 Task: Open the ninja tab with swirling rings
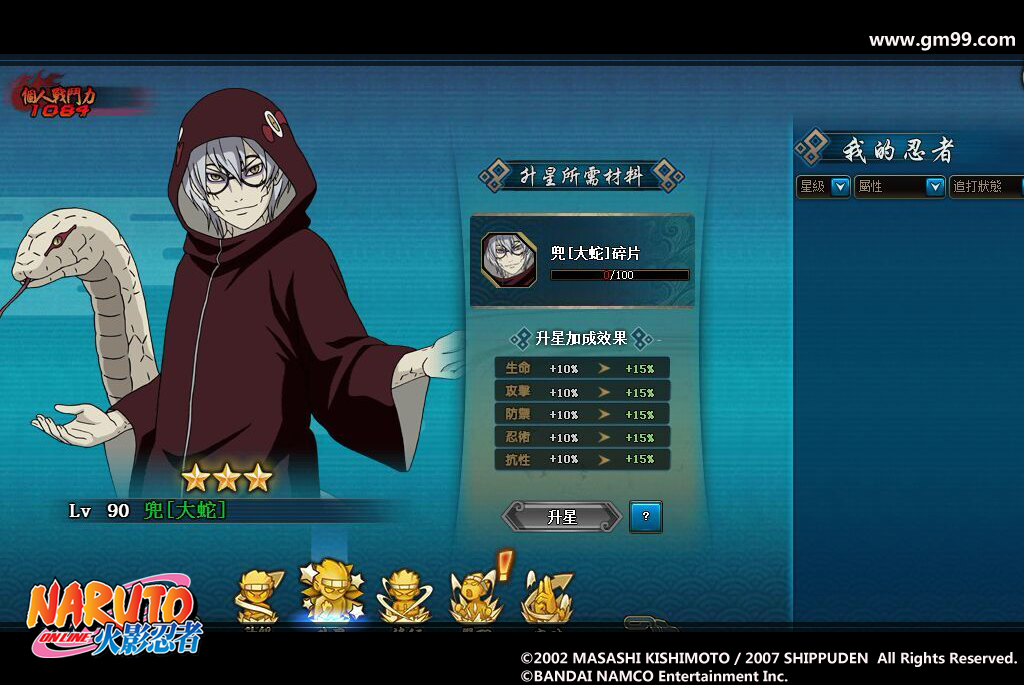pyautogui.click(x=403, y=596)
